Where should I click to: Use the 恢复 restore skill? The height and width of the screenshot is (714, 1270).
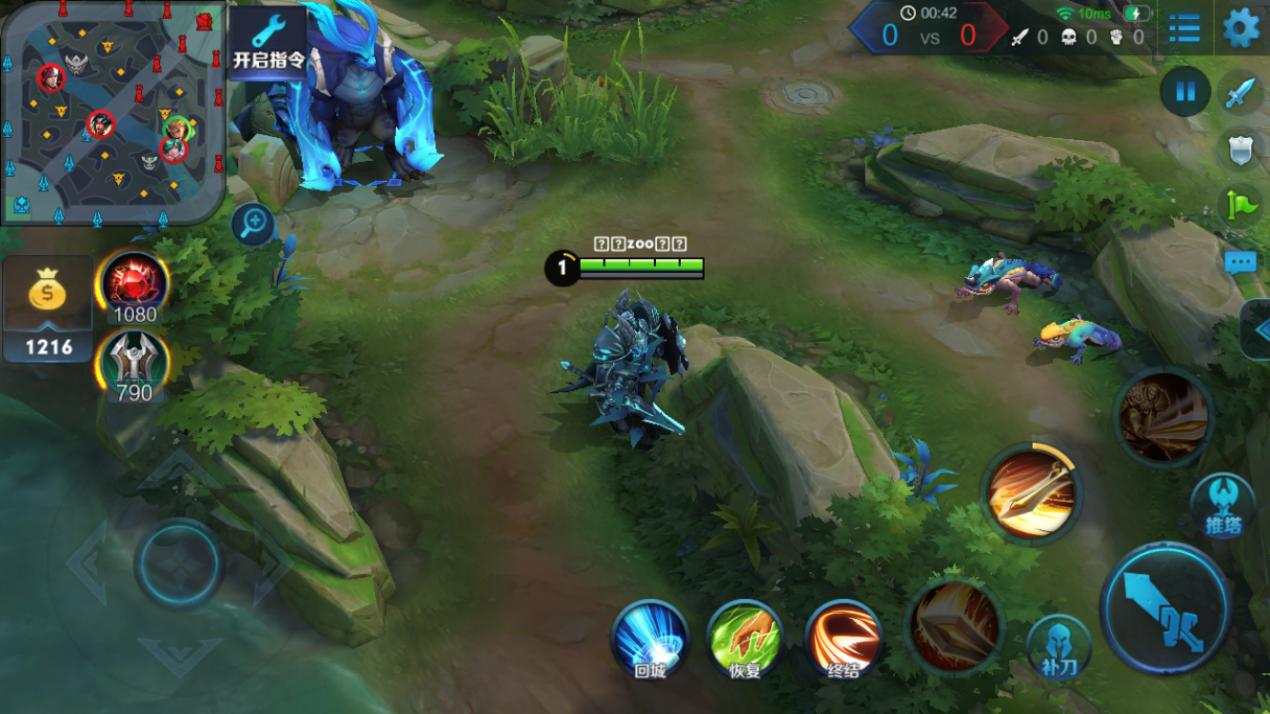(x=745, y=638)
